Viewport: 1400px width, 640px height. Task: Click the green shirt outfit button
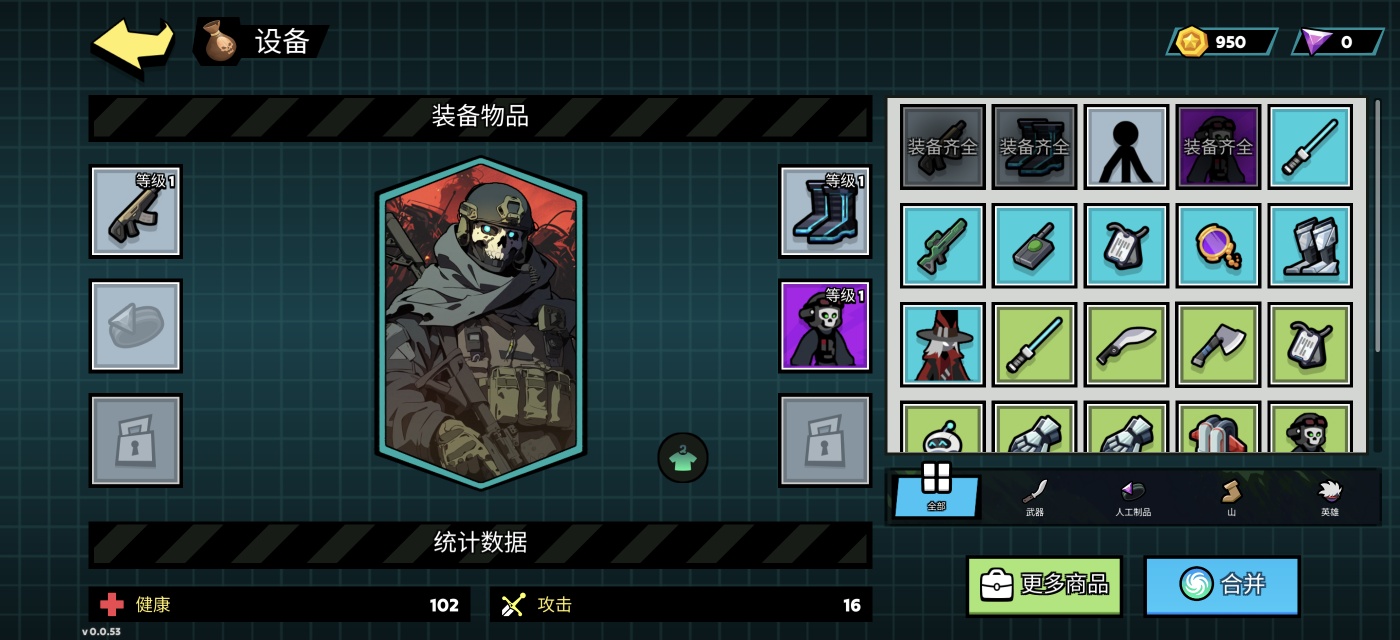[x=683, y=458]
